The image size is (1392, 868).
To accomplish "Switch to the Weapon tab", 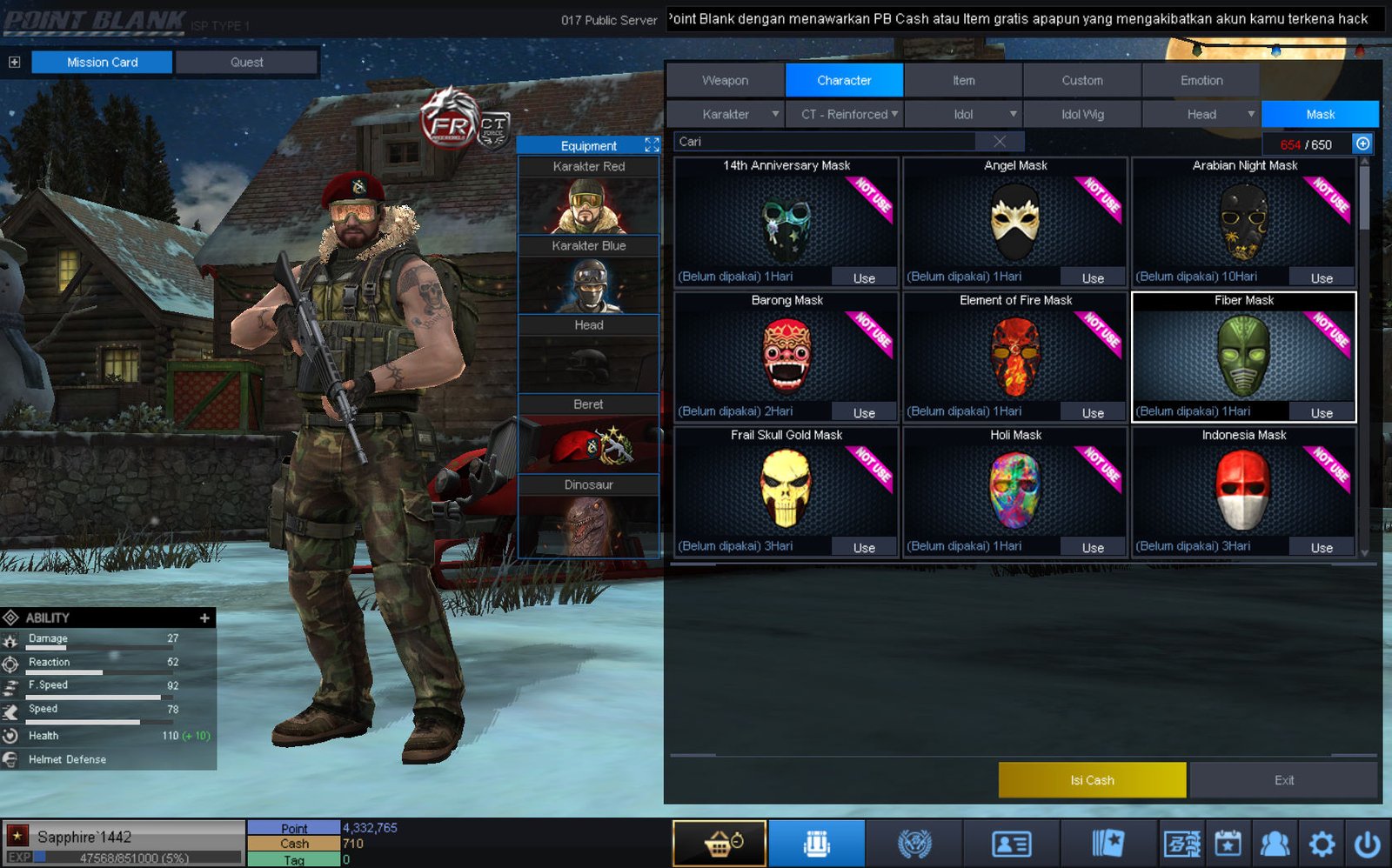I will (x=725, y=80).
